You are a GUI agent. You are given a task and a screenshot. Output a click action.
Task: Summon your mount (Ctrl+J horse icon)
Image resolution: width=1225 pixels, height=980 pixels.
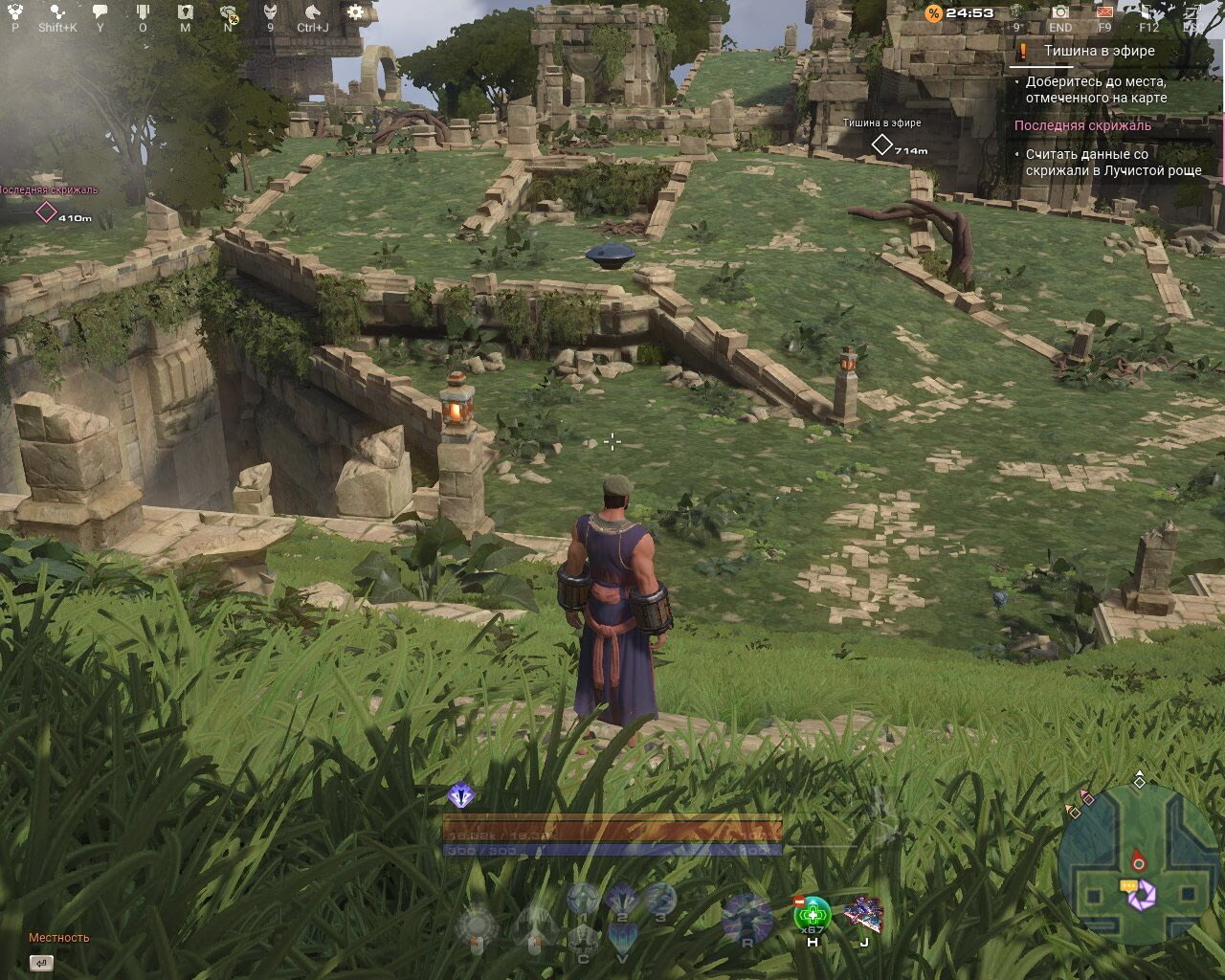312,10
